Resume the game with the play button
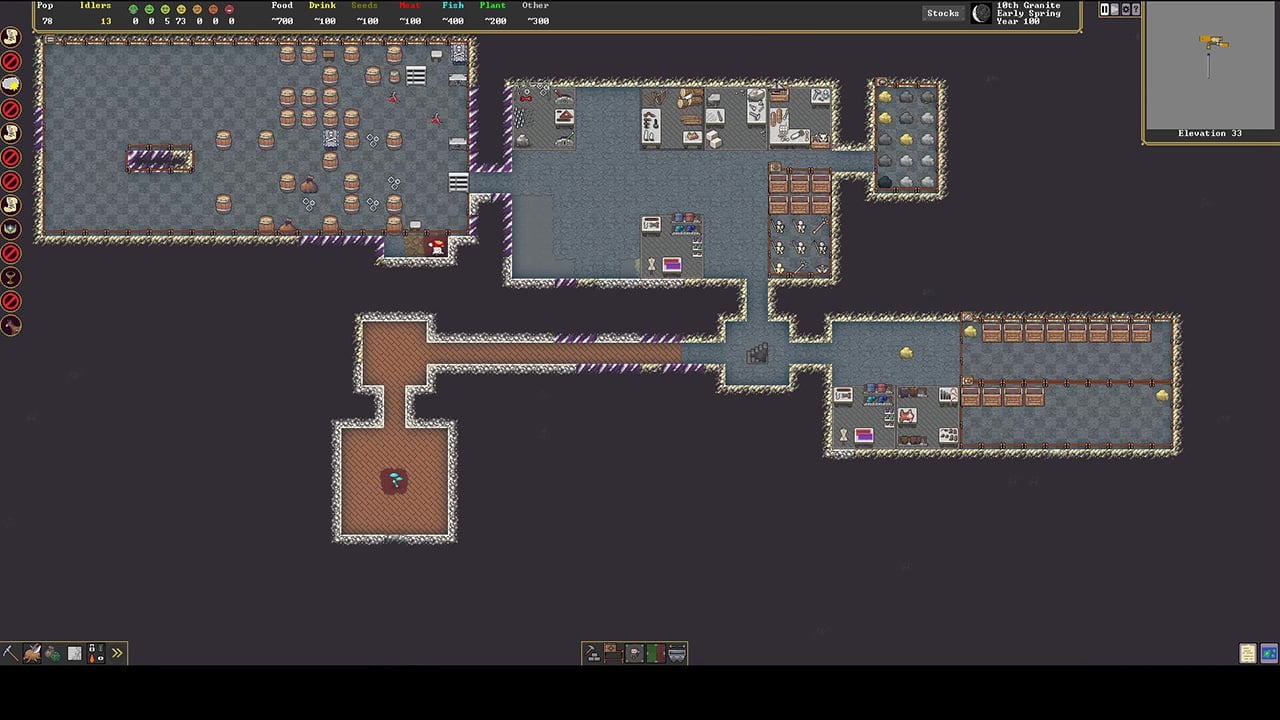This screenshot has height=720, width=1280. click(1114, 9)
